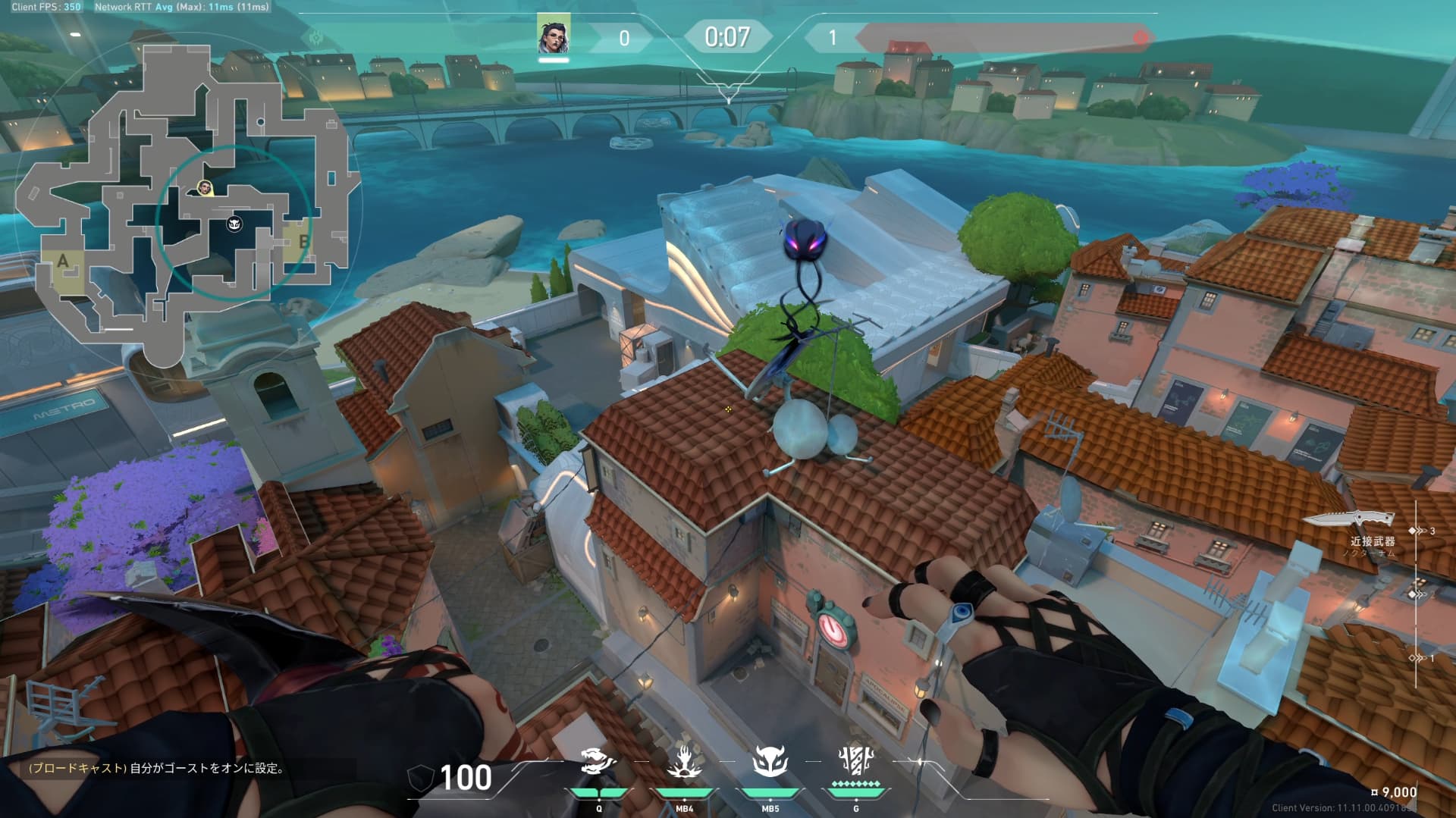Click the shield armor icon

(x=421, y=778)
